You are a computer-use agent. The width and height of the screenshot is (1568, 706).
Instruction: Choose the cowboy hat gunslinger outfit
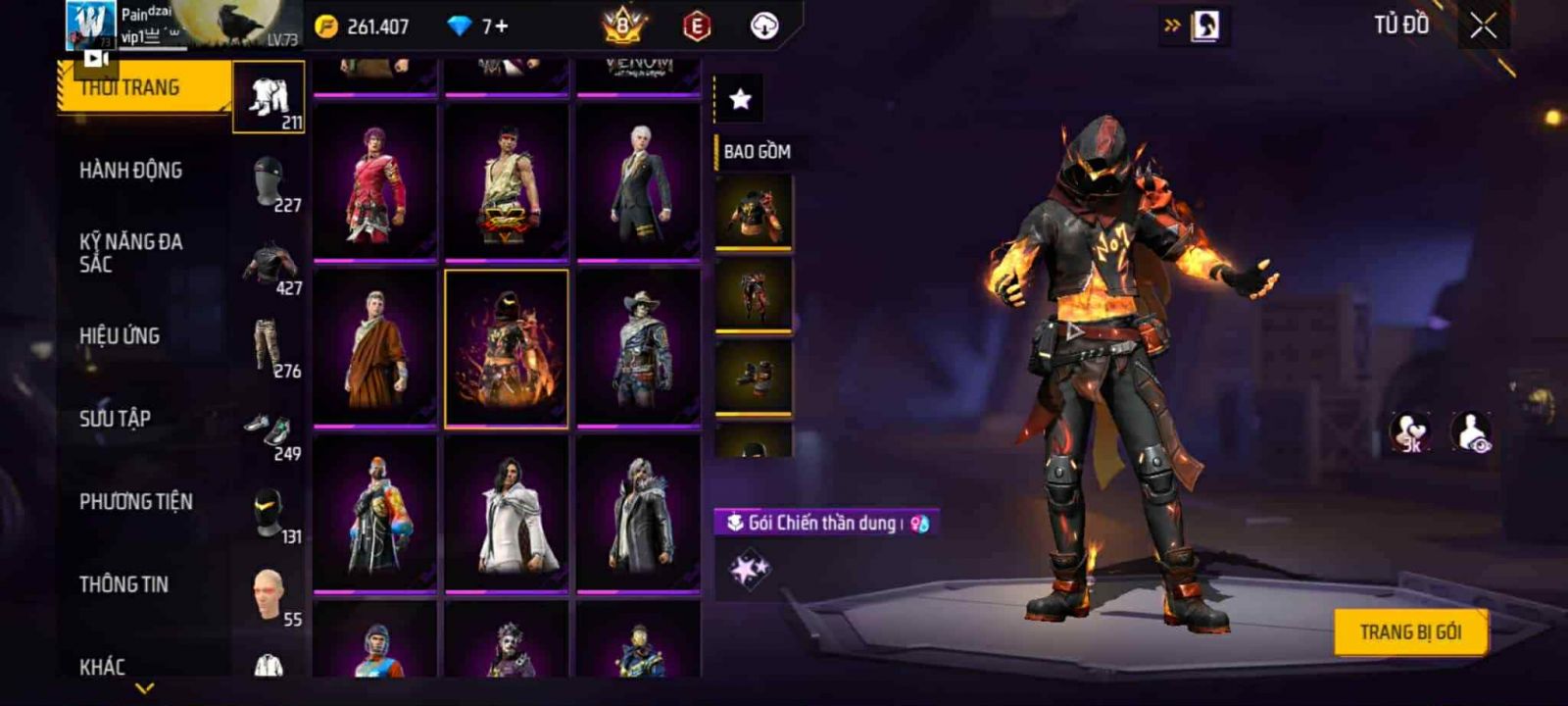coord(638,349)
